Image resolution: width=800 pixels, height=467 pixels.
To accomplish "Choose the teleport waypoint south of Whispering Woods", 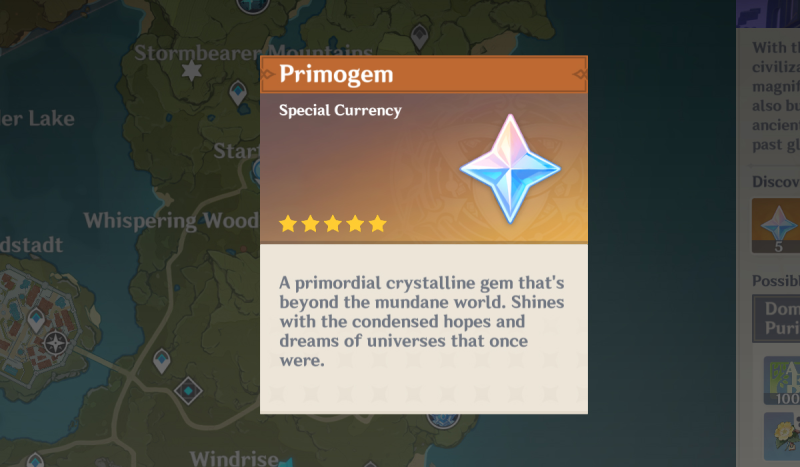I will pyautogui.click(x=162, y=359).
